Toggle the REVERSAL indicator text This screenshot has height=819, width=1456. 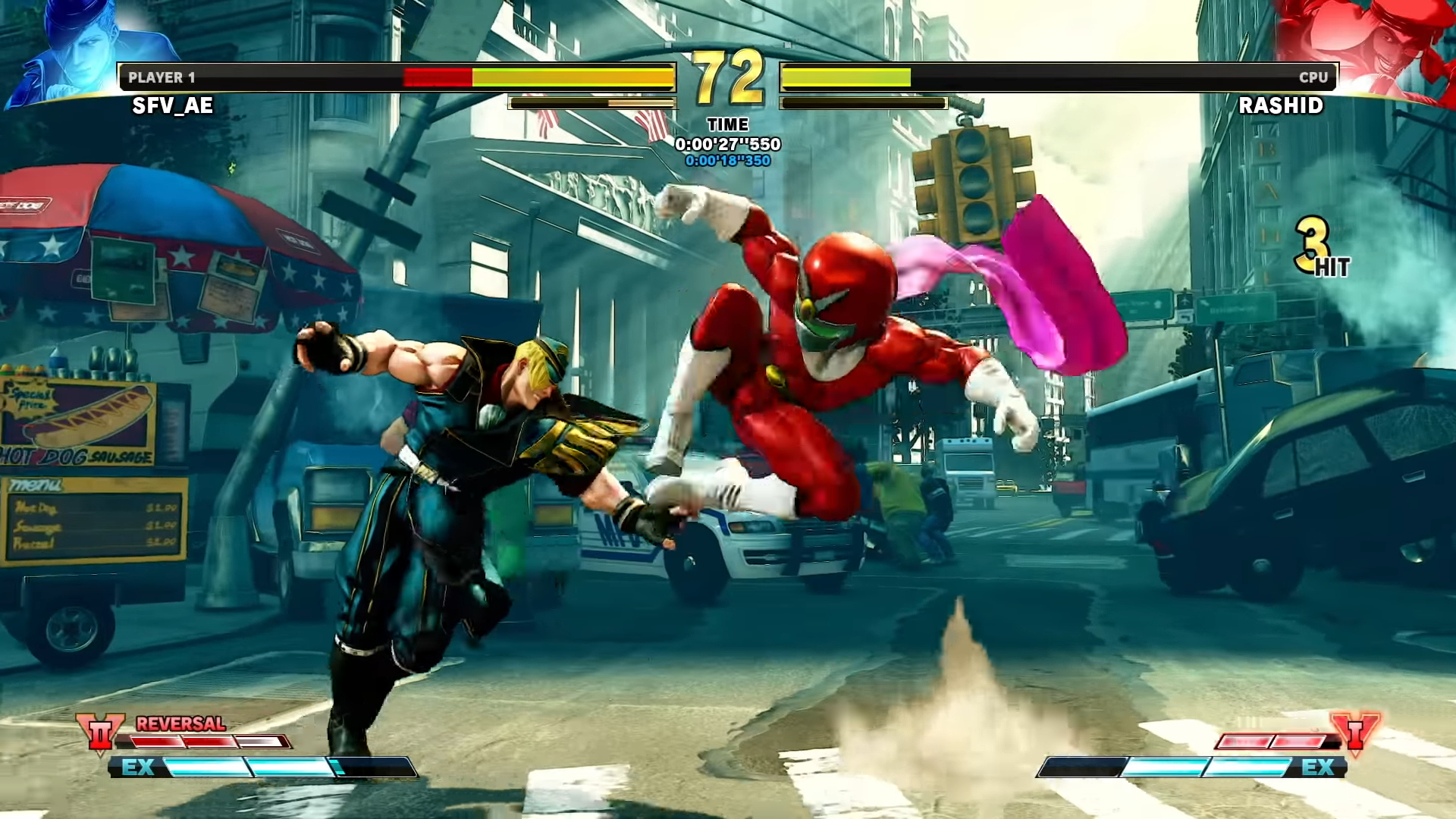tap(179, 725)
